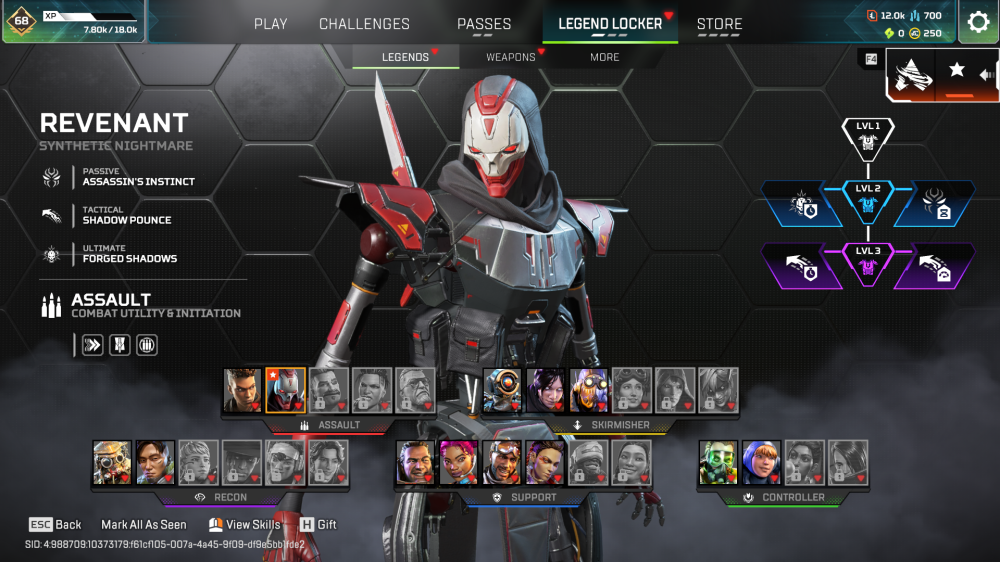Click the Mark All As Seen button

tap(143, 524)
